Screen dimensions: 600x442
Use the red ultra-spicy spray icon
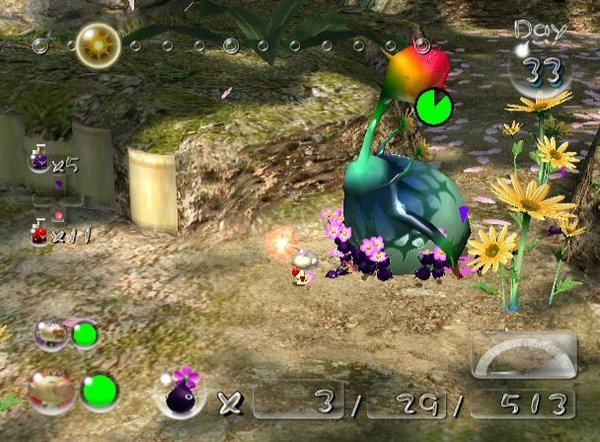coord(40,234)
